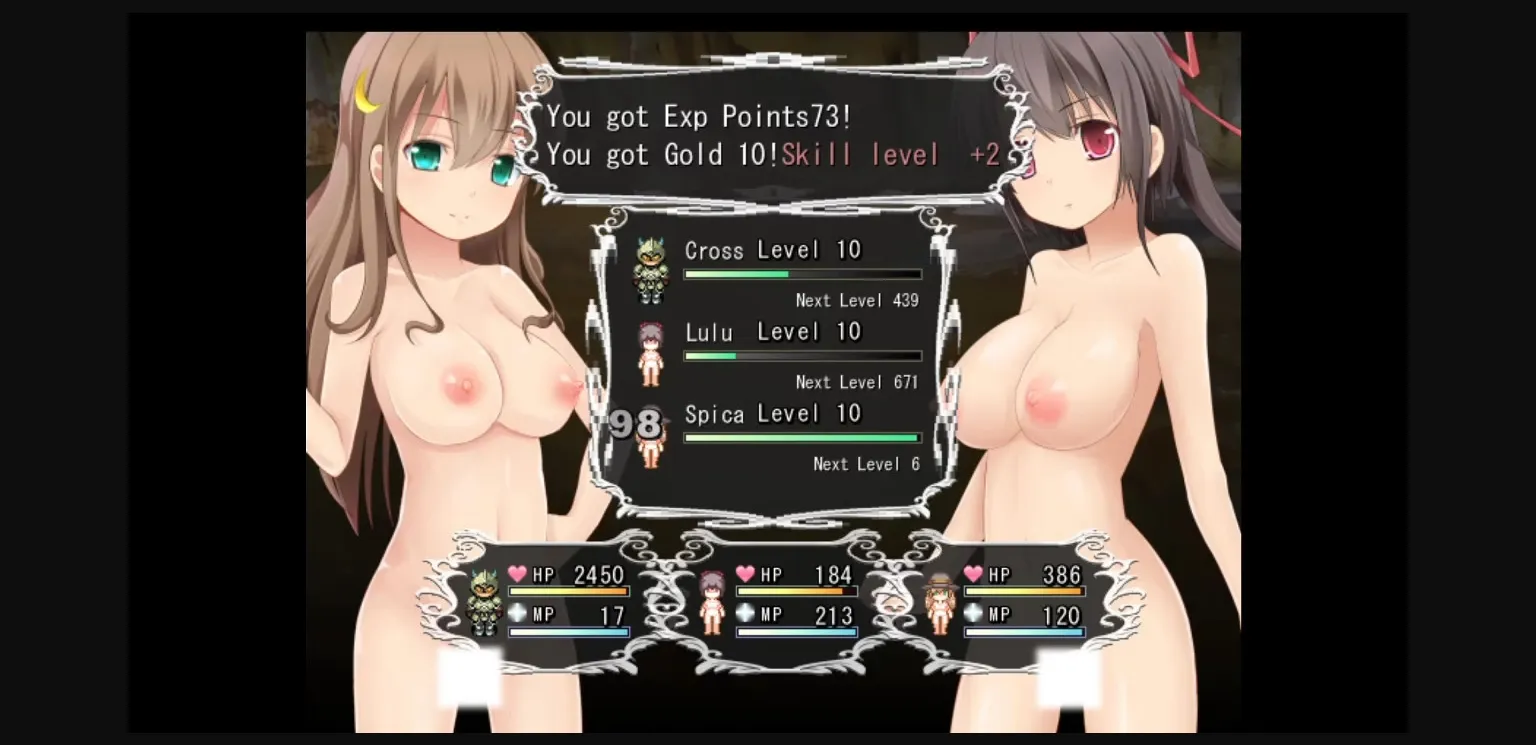This screenshot has width=1536, height=745.
Task: Click the heart icon next to HP 386
Action: pos(973,575)
